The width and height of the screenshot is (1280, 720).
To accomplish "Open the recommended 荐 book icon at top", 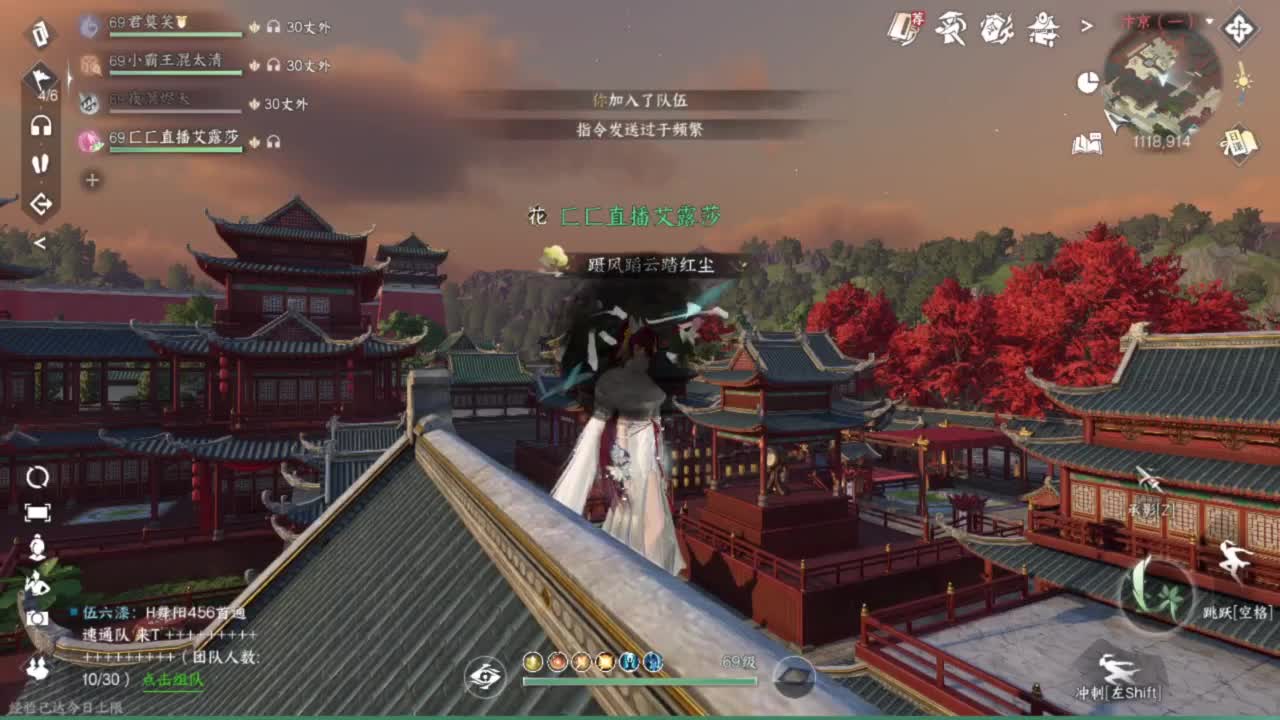I will click(x=903, y=28).
